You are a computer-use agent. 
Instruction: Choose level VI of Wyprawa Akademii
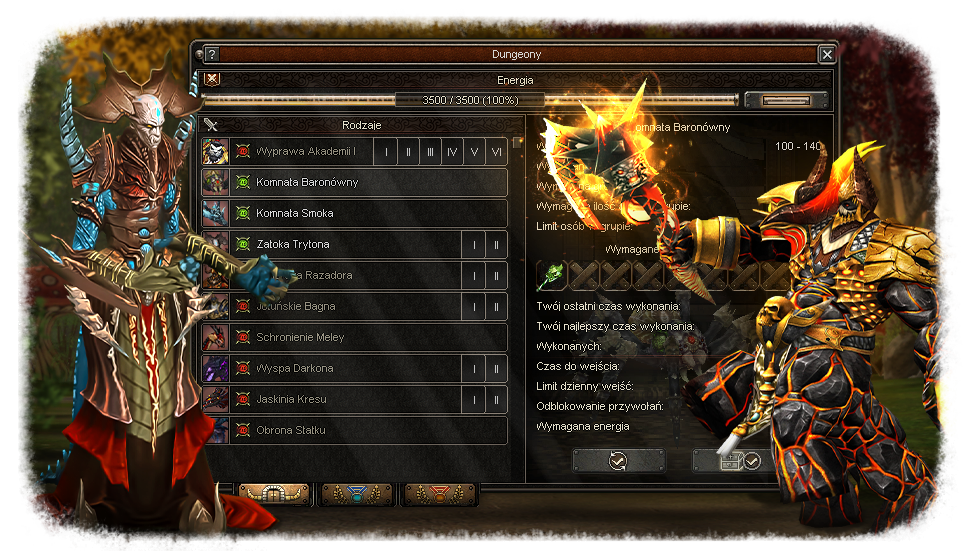click(x=497, y=152)
